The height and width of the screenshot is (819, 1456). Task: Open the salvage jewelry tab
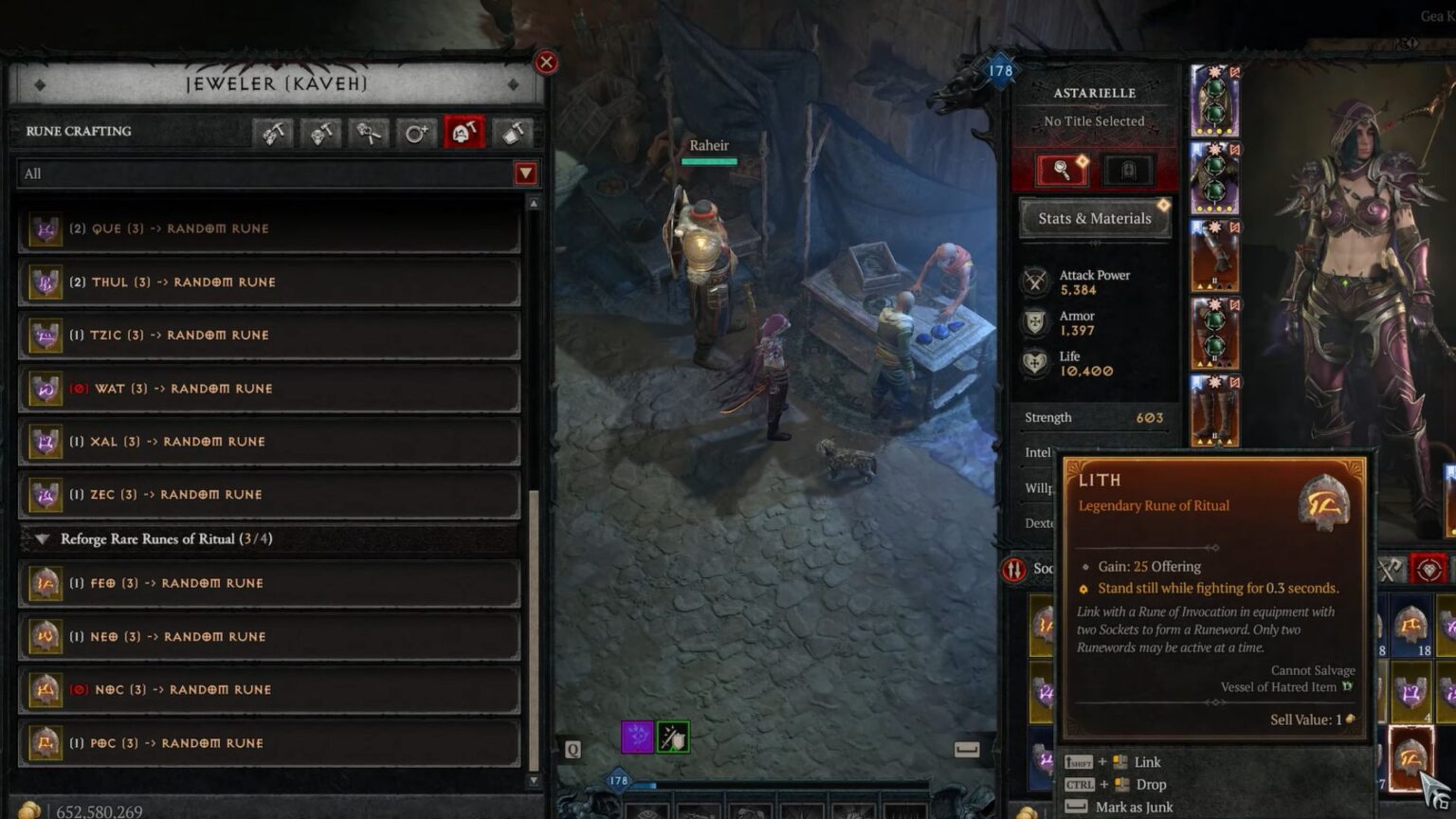pos(510,133)
